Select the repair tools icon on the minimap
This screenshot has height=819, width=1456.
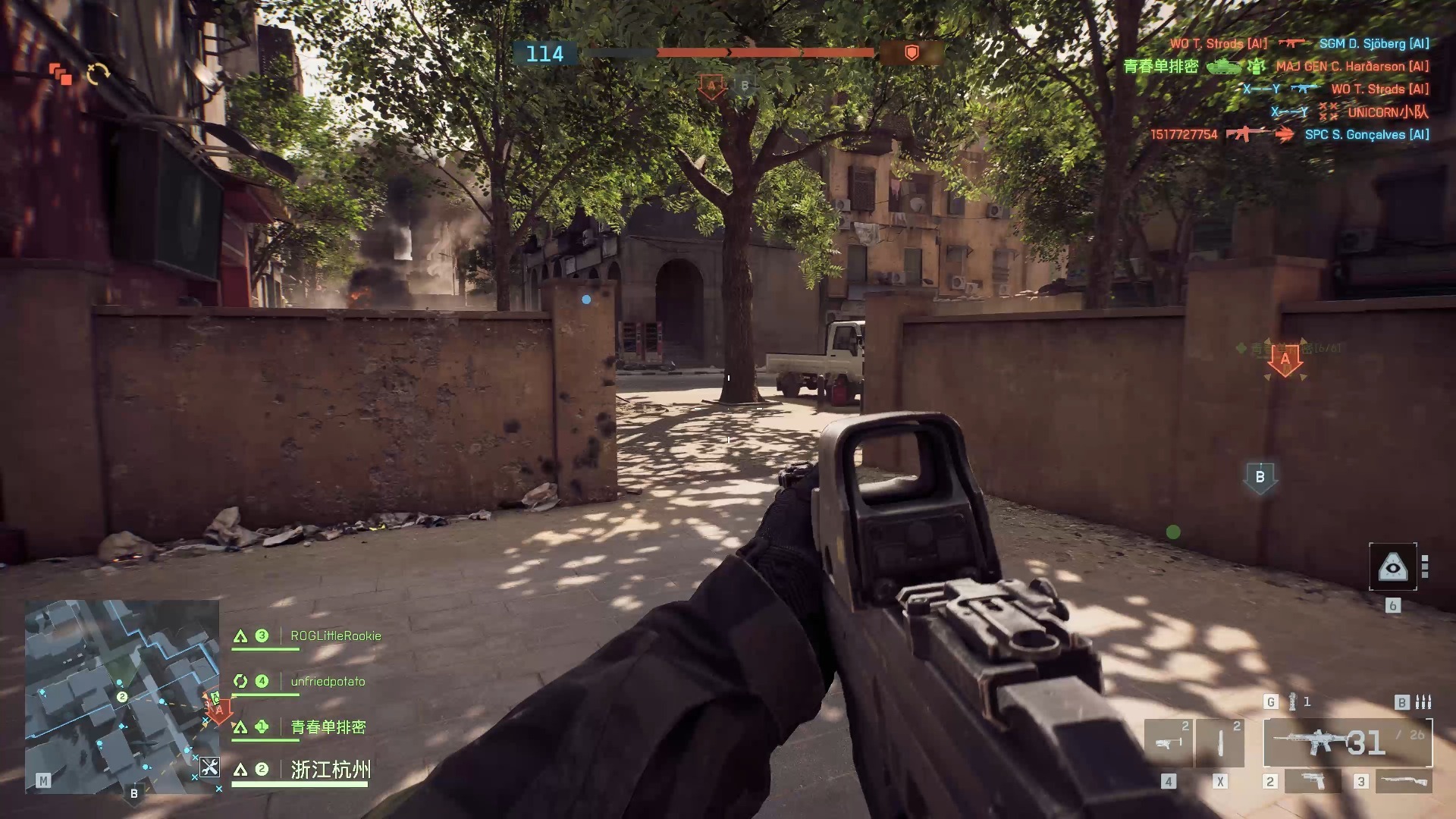coord(209,767)
